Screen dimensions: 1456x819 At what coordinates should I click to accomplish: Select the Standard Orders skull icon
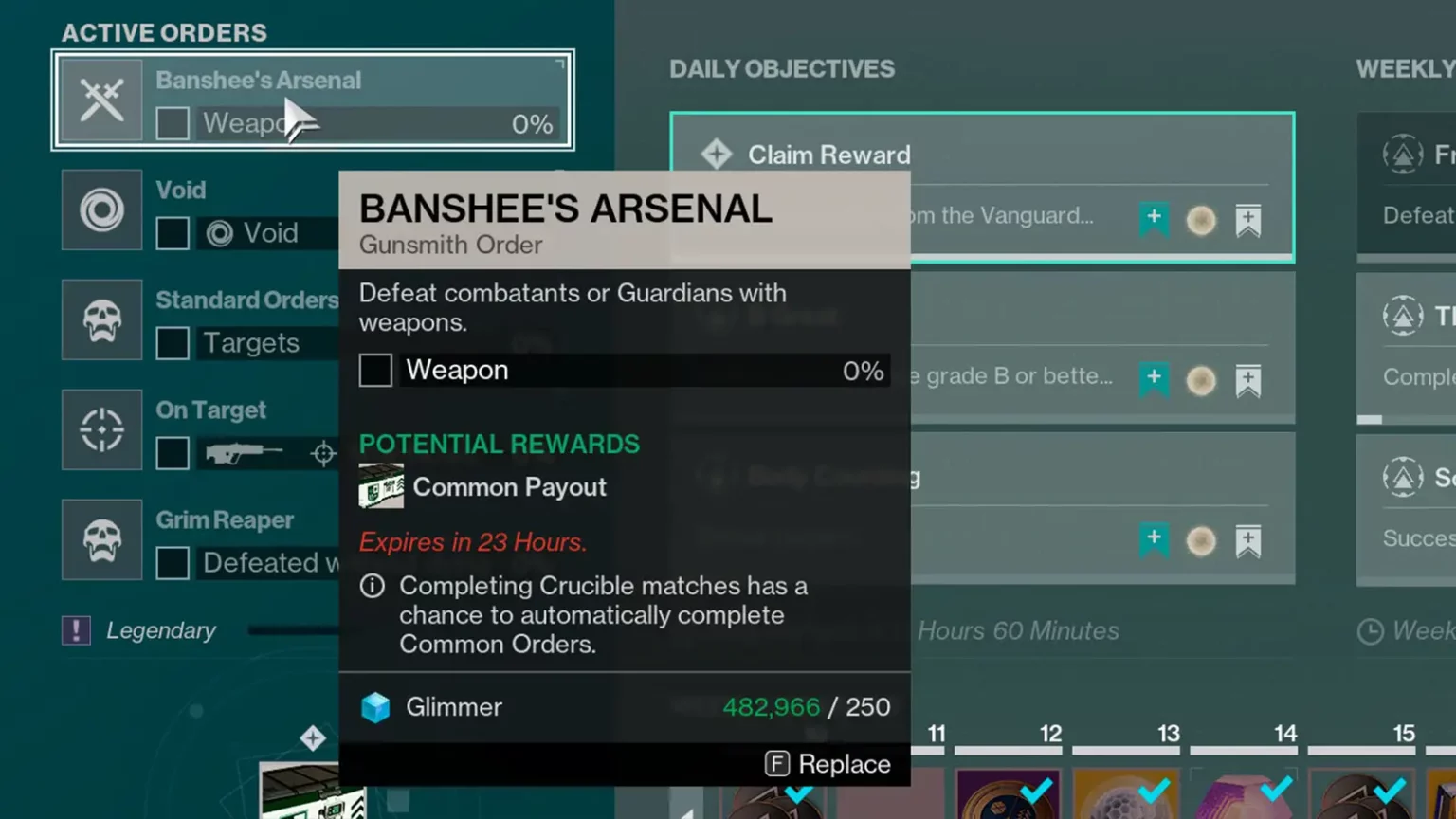pyautogui.click(x=101, y=320)
